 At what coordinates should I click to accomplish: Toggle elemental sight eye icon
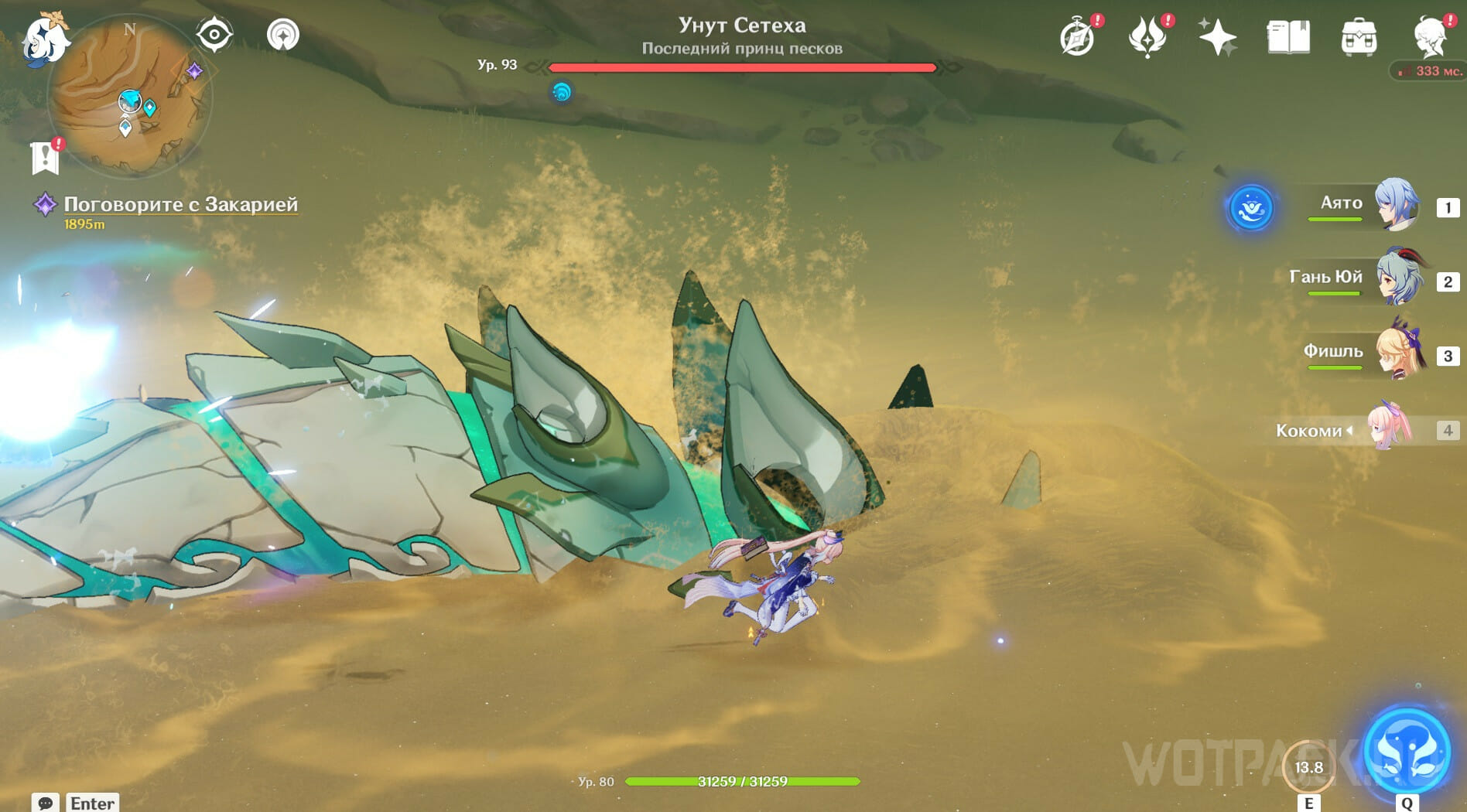coord(214,35)
